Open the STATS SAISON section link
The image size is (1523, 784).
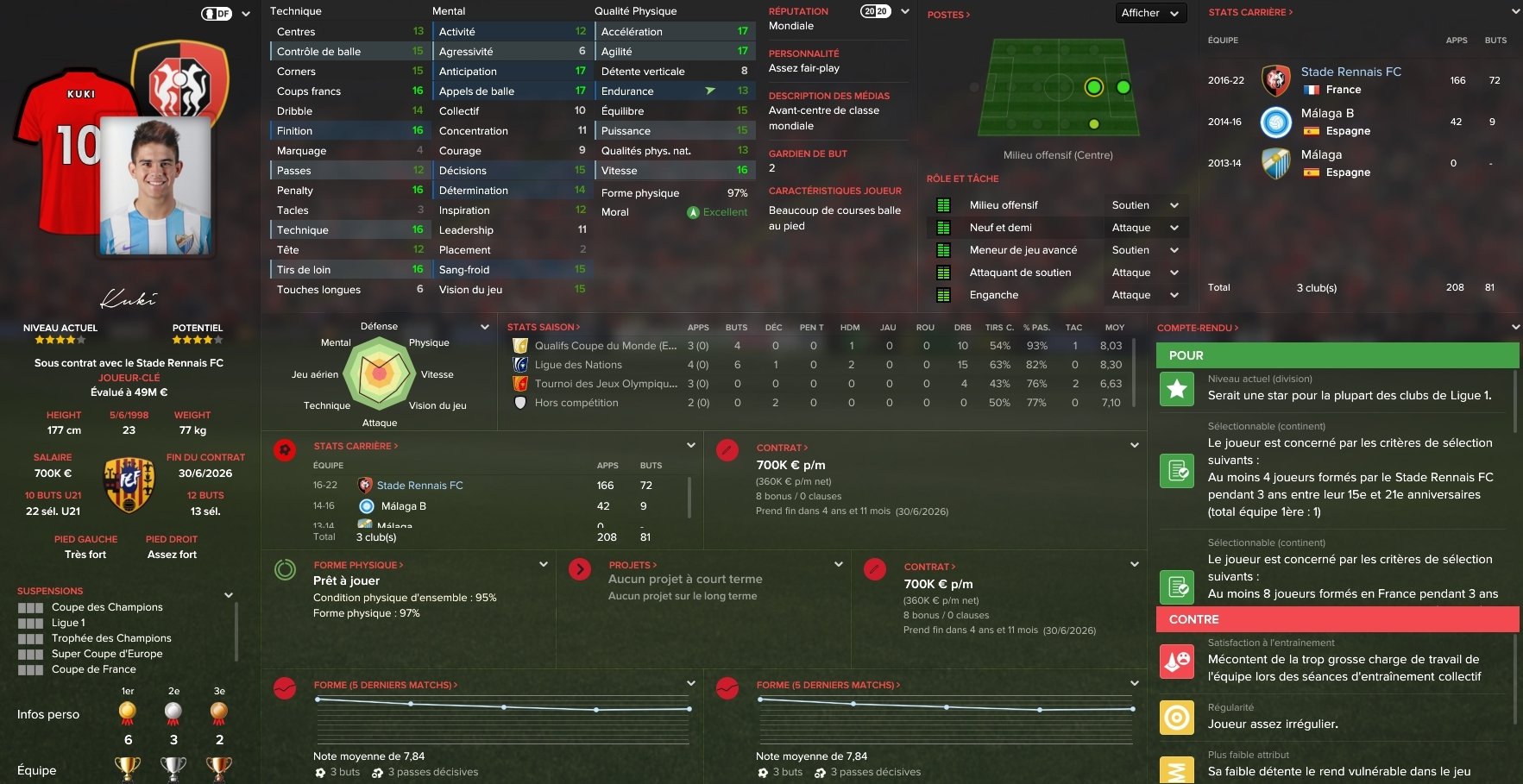pyautogui.click(x=543, y=327)
